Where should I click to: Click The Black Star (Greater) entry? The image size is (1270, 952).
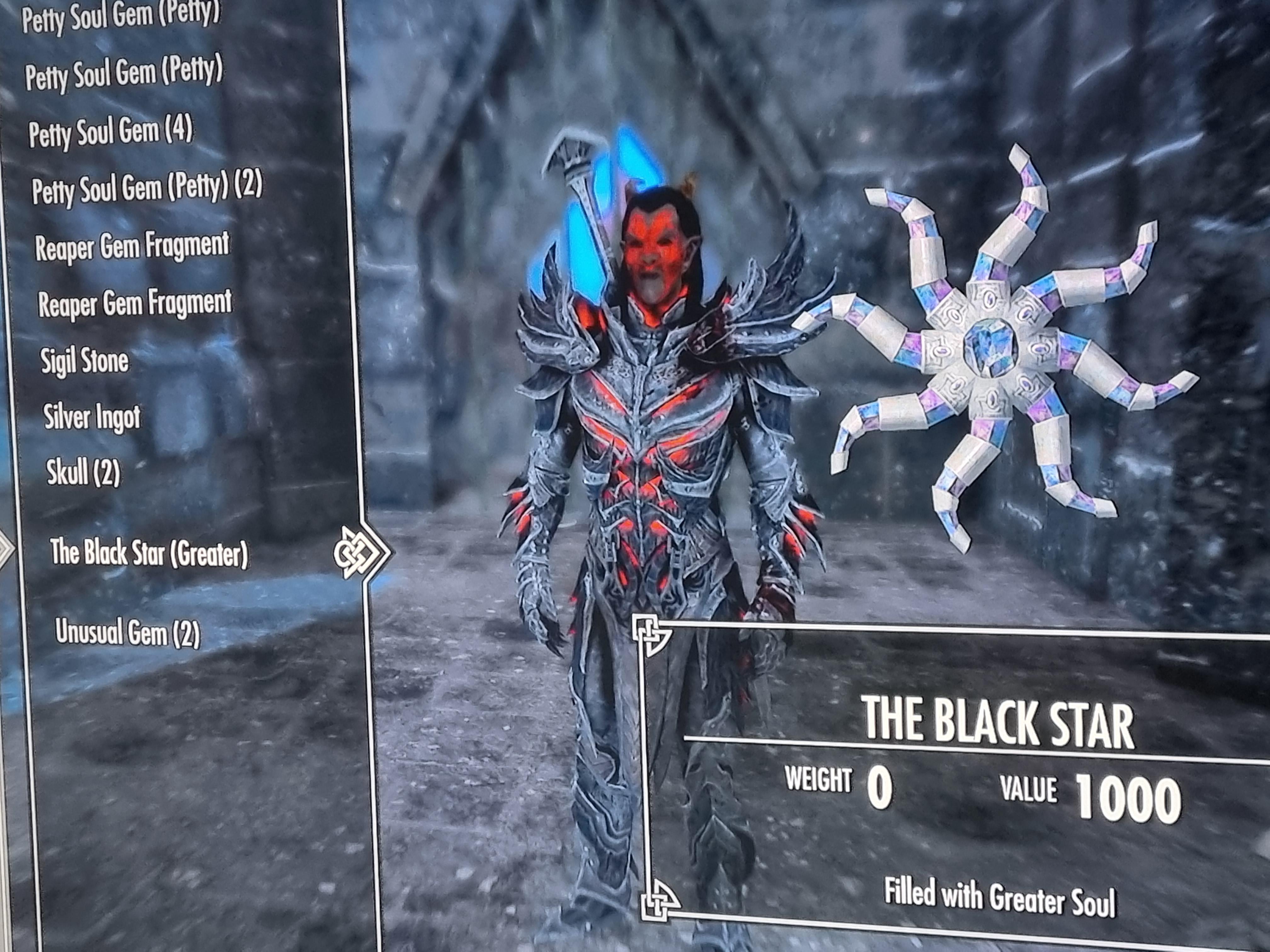[x=149, y=553]
